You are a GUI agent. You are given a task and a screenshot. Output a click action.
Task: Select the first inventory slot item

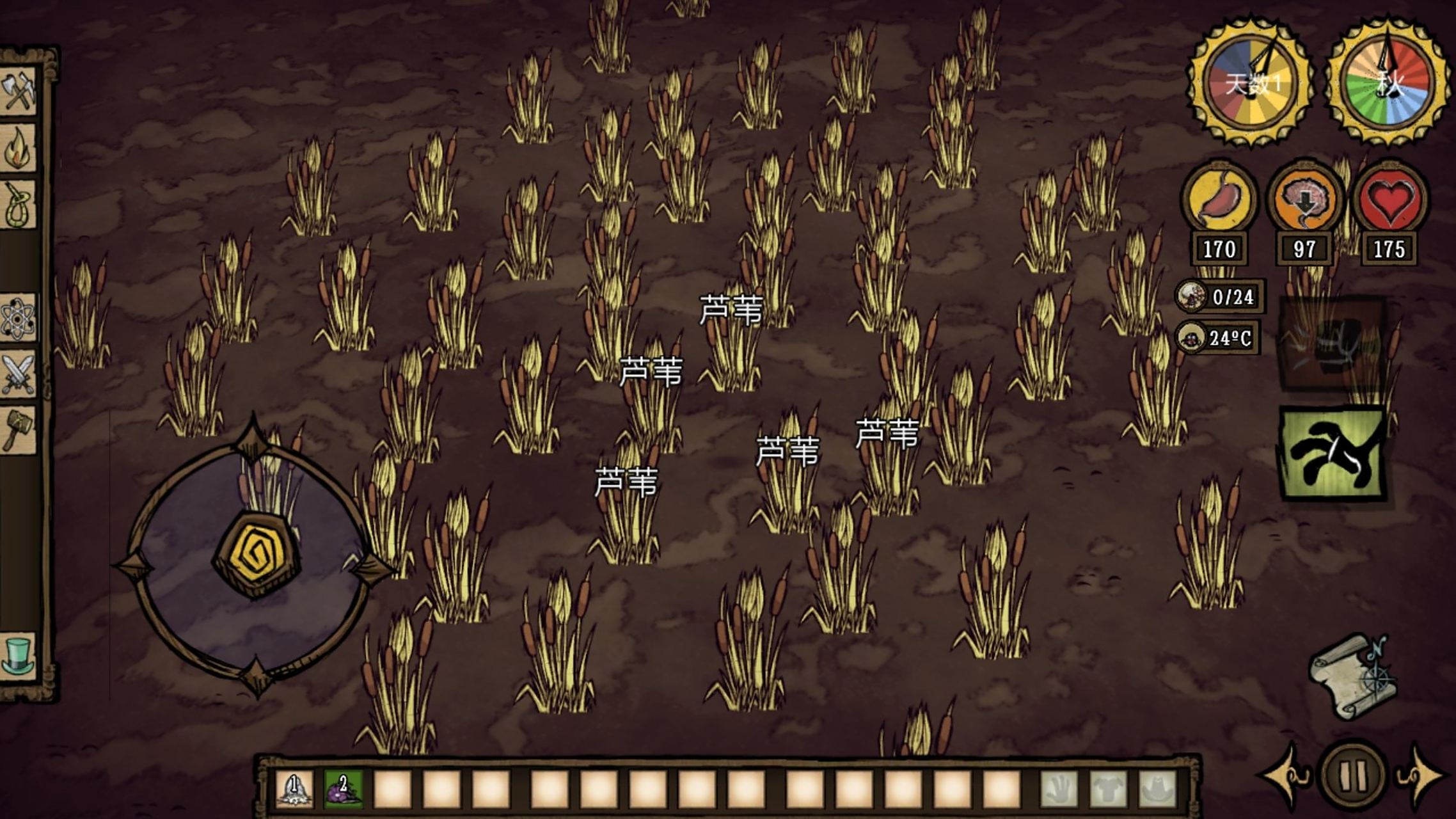tap(294, 788)
